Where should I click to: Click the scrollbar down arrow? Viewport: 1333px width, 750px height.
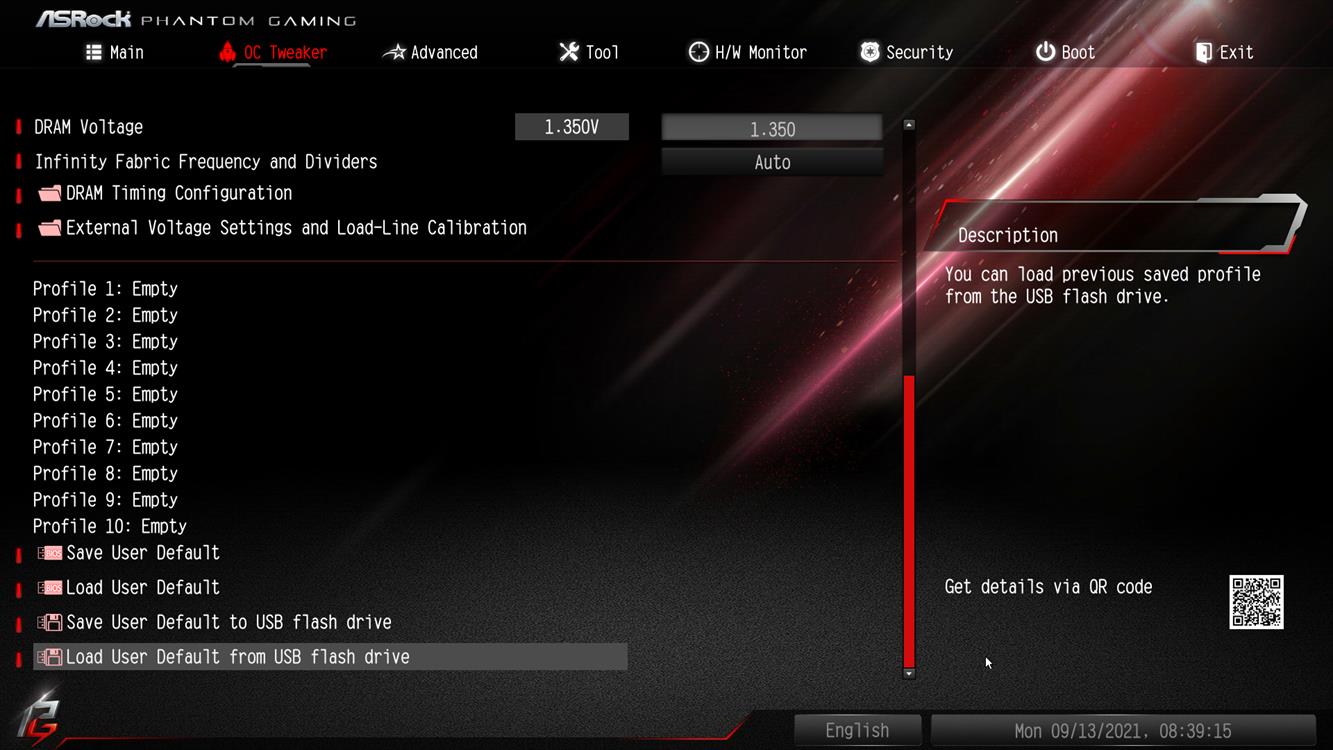click(909, 674)
